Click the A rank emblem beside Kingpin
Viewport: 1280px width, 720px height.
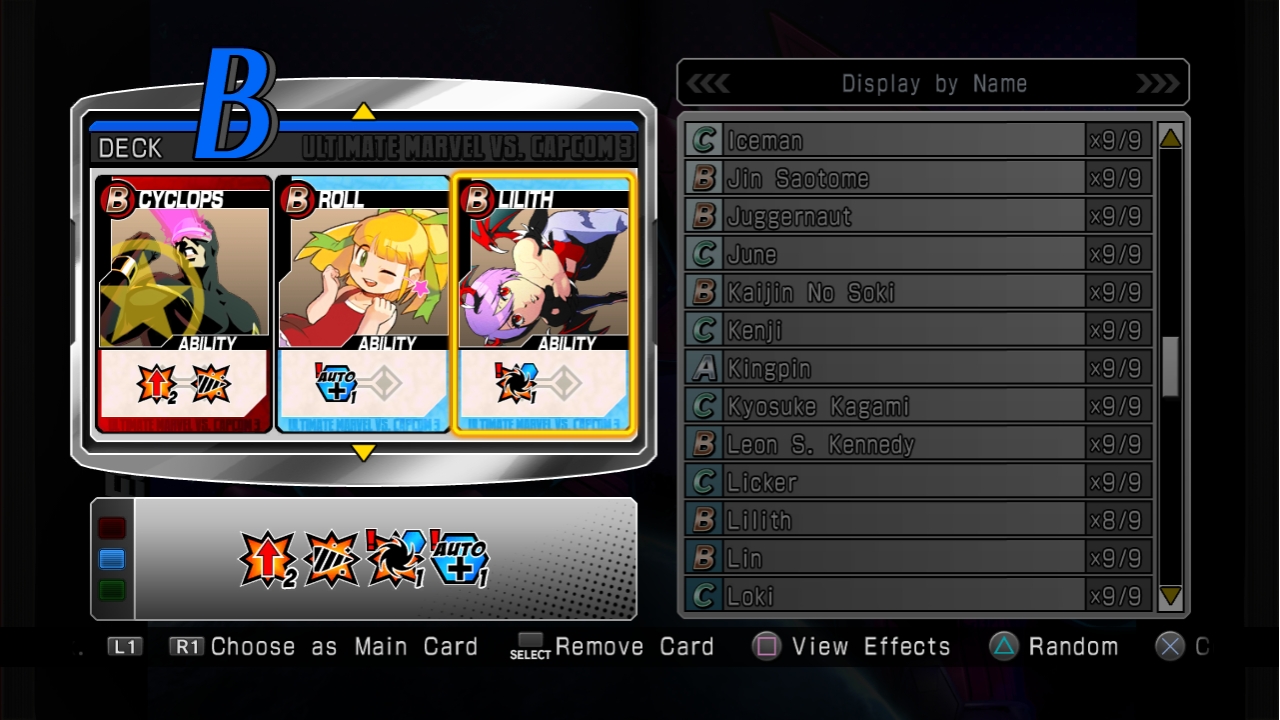pyautogui.click(x=702, y=368)
